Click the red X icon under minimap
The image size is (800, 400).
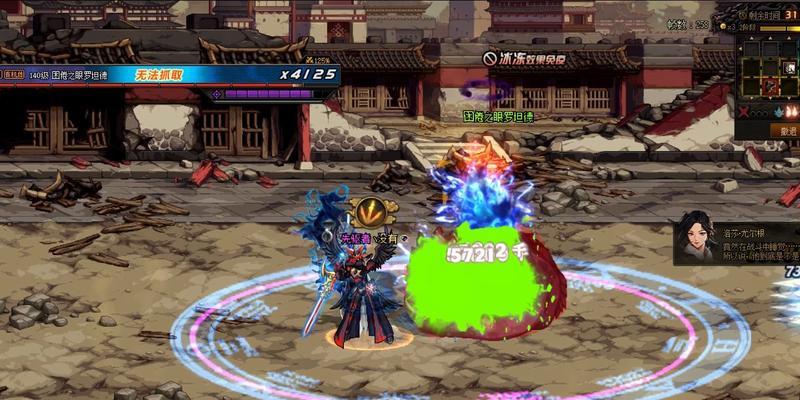pos(744,112)
